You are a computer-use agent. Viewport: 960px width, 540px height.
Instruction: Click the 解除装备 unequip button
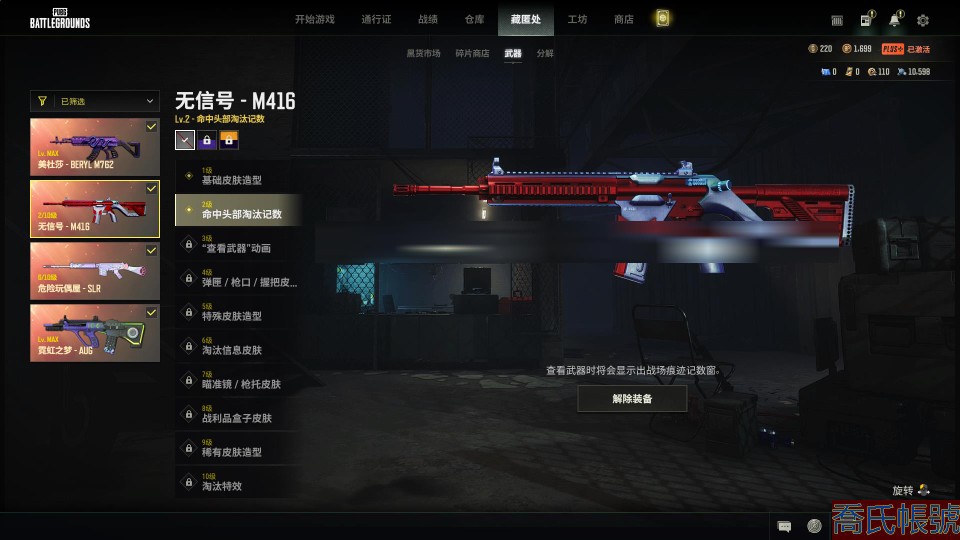(x=632, y=398)
